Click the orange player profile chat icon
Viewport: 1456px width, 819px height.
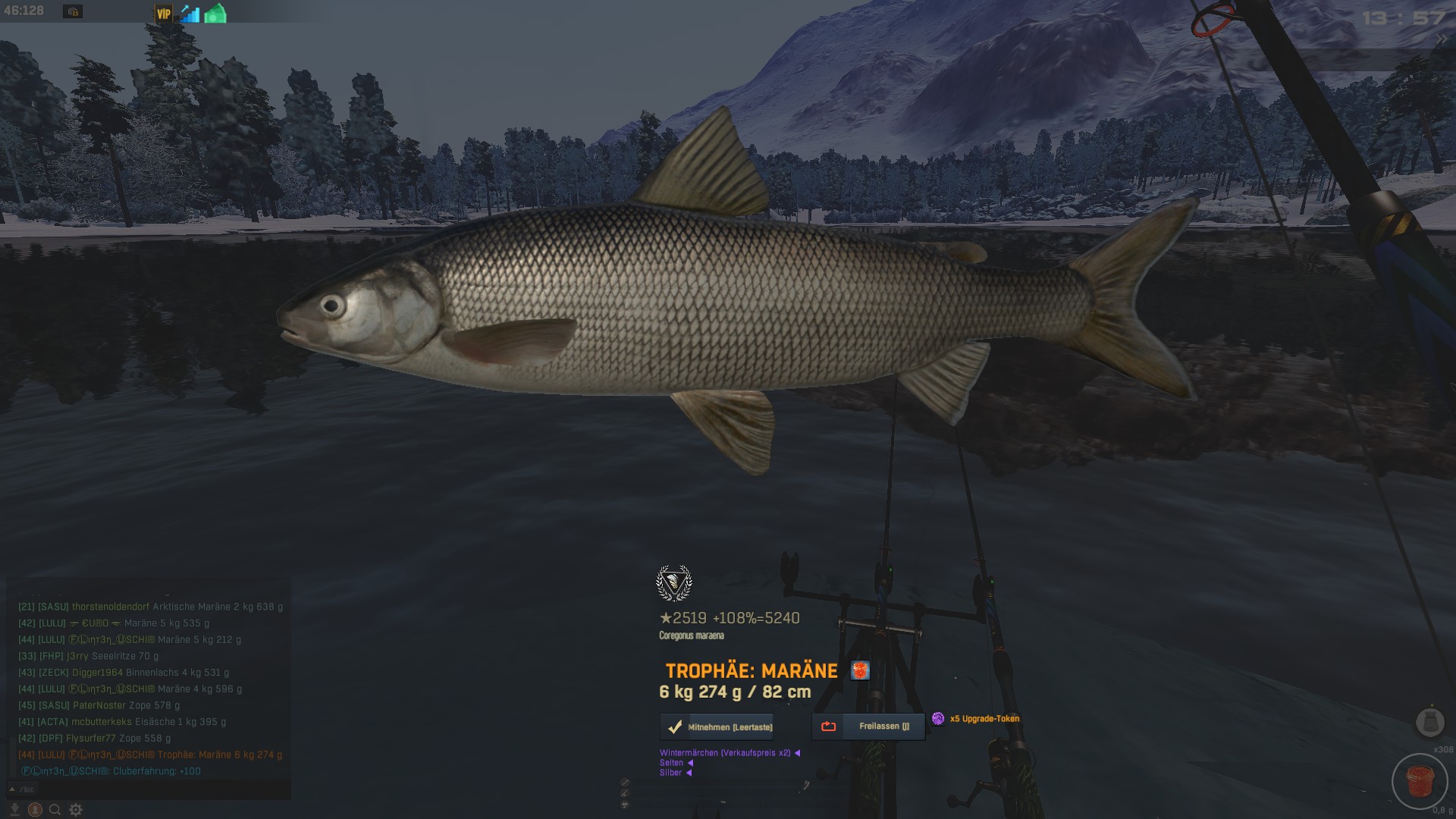[34, 810]
